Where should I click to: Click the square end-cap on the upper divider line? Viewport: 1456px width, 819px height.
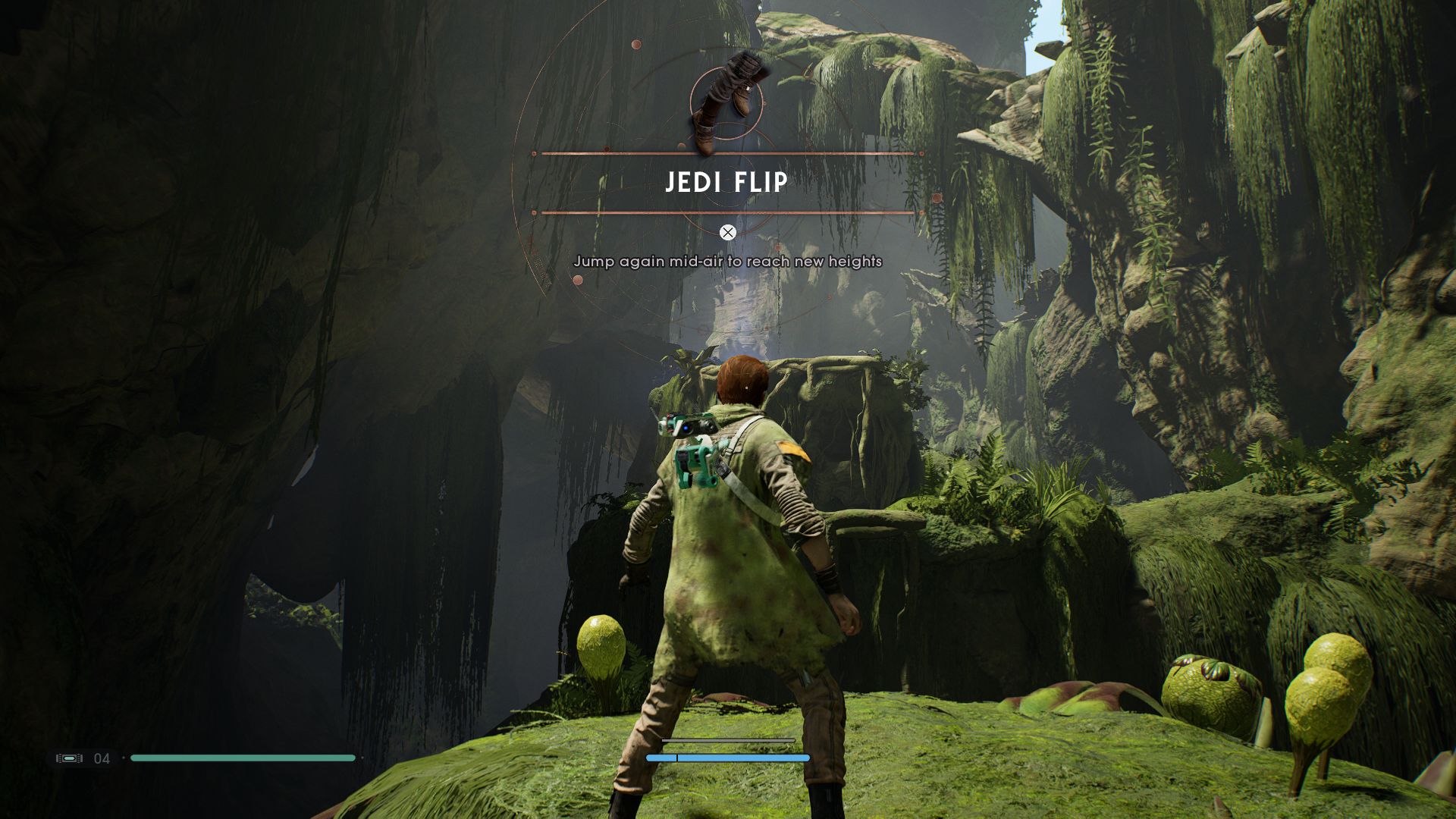coord(533,152)
